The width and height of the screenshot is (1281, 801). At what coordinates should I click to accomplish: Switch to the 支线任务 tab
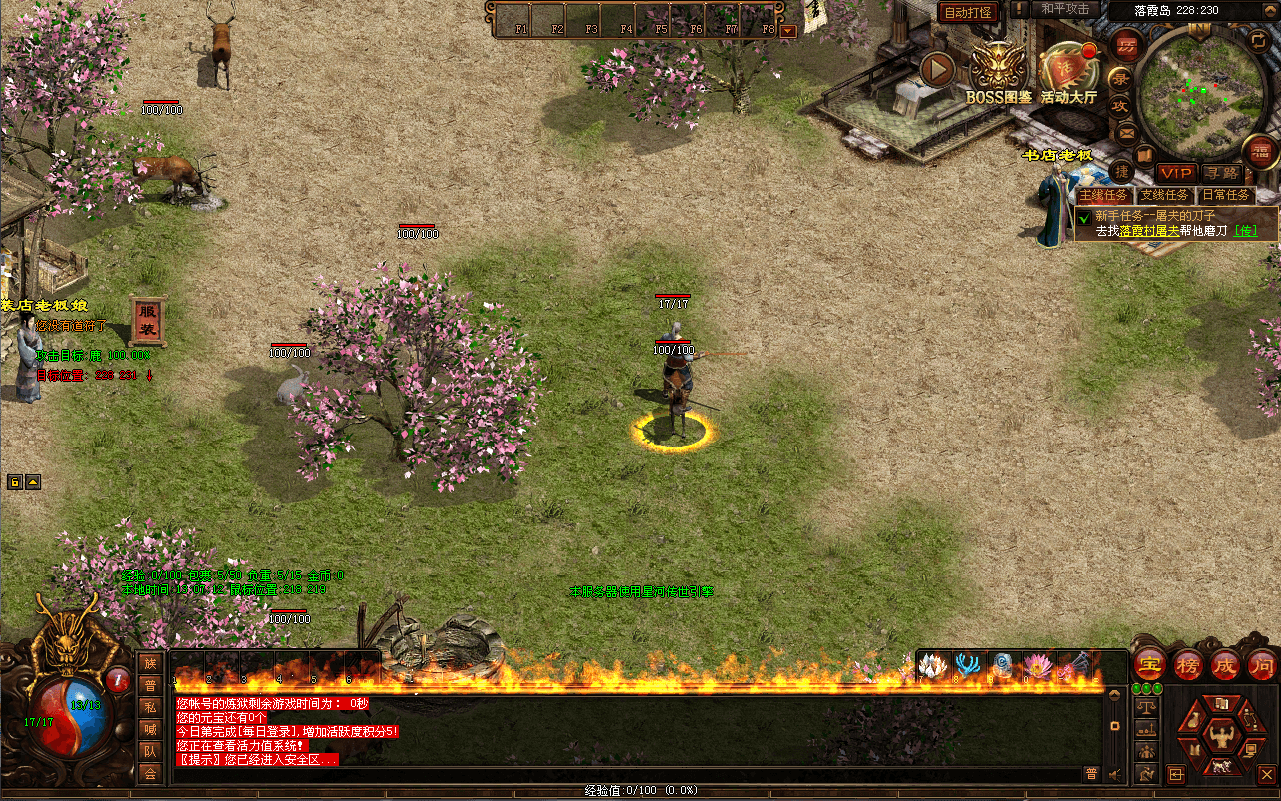click(x=1165, y=195)
